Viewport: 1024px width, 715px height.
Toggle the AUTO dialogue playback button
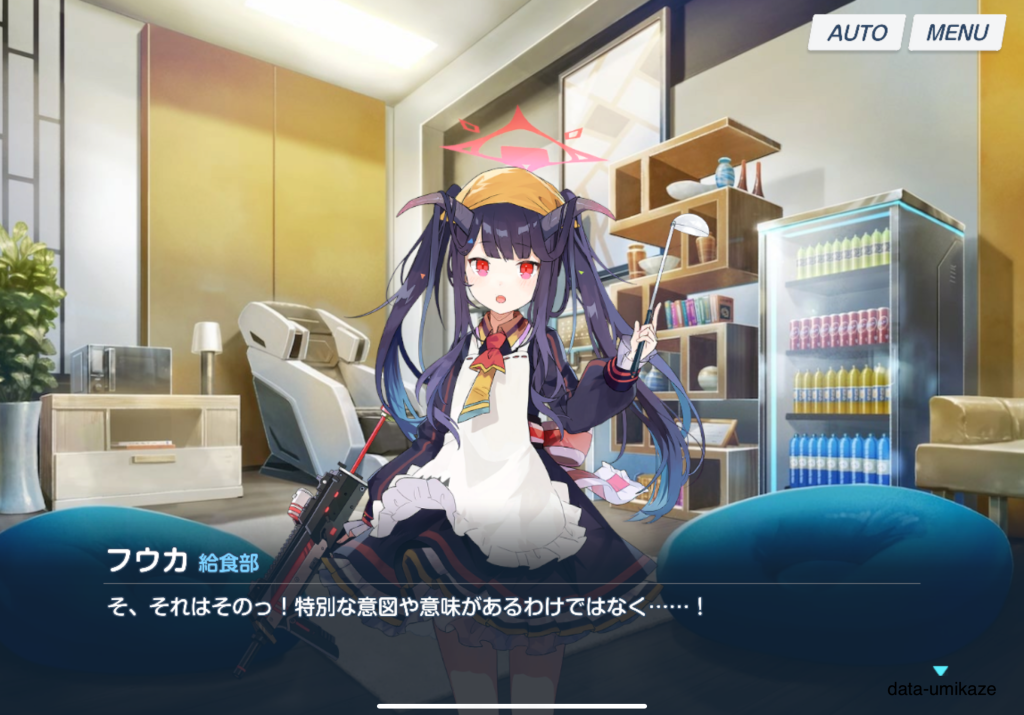click(x=856, y=32)
